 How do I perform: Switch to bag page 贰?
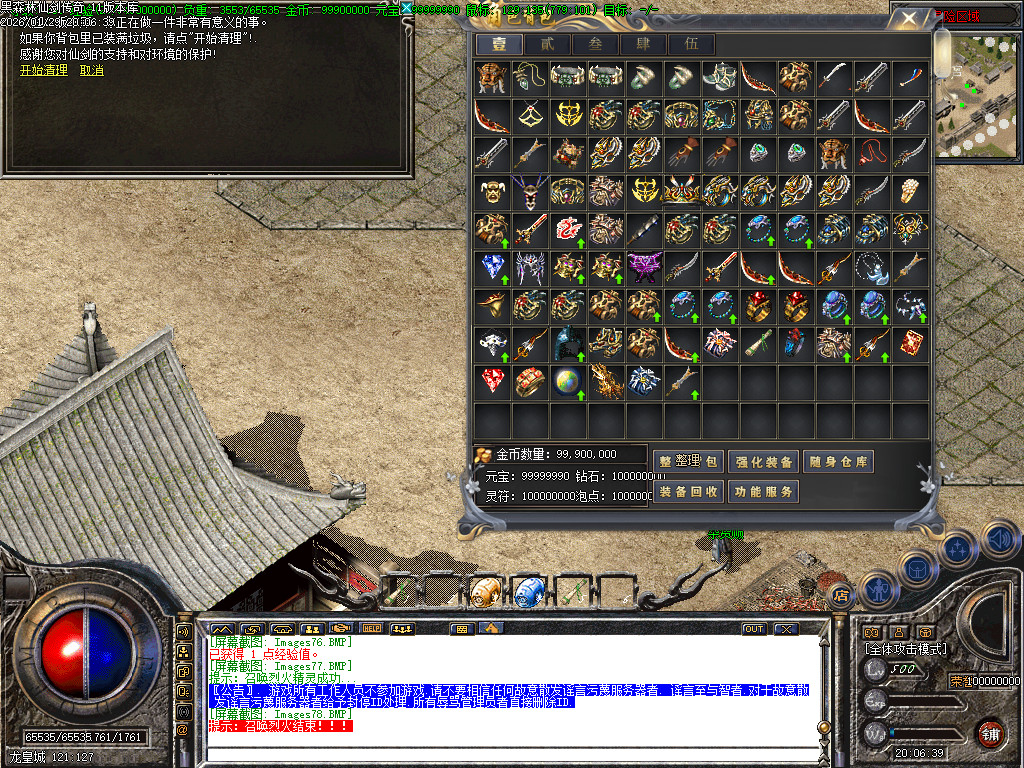[x=547, y=44]
